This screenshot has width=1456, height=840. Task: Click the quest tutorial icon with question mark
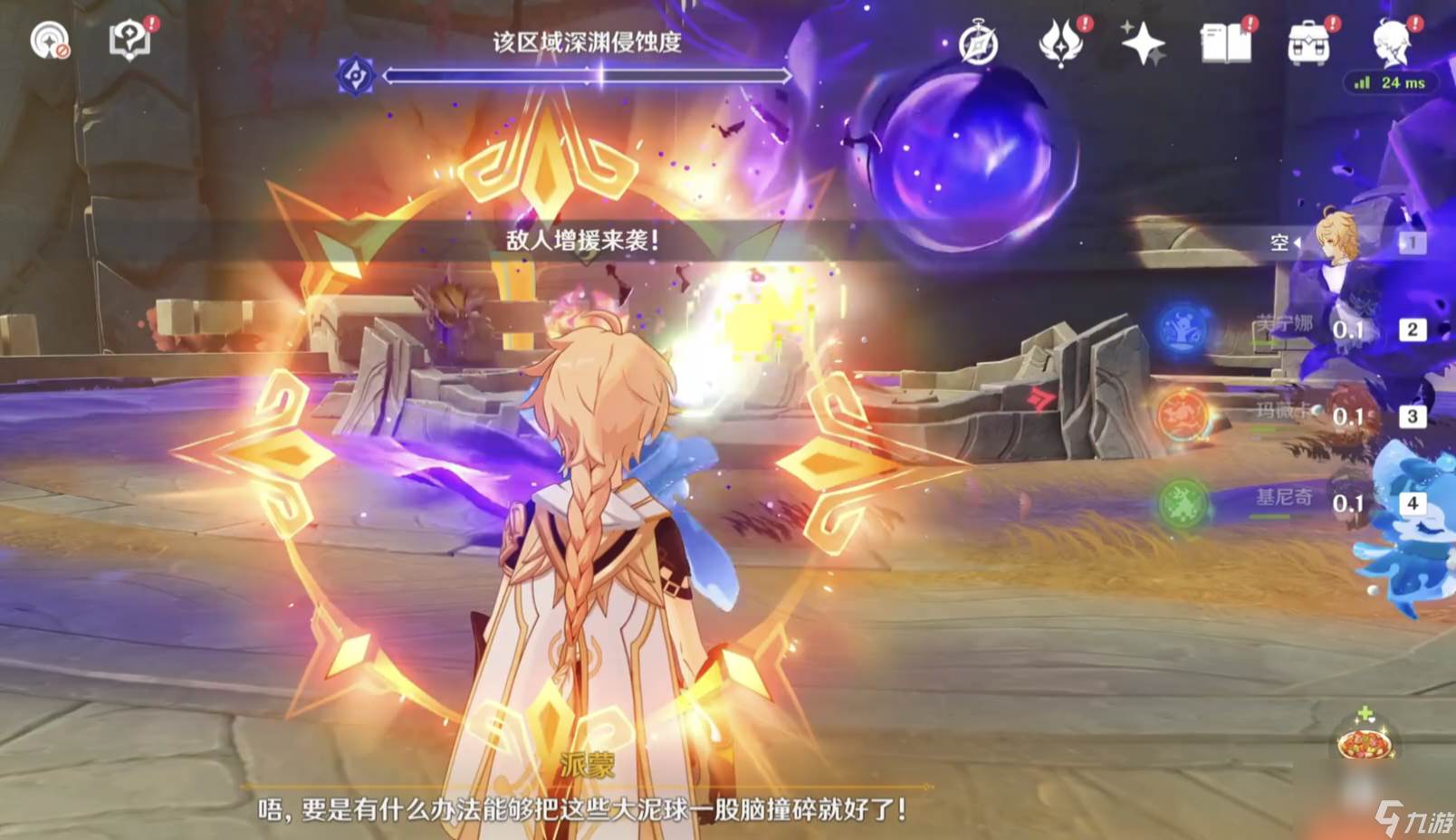point(129,40)
